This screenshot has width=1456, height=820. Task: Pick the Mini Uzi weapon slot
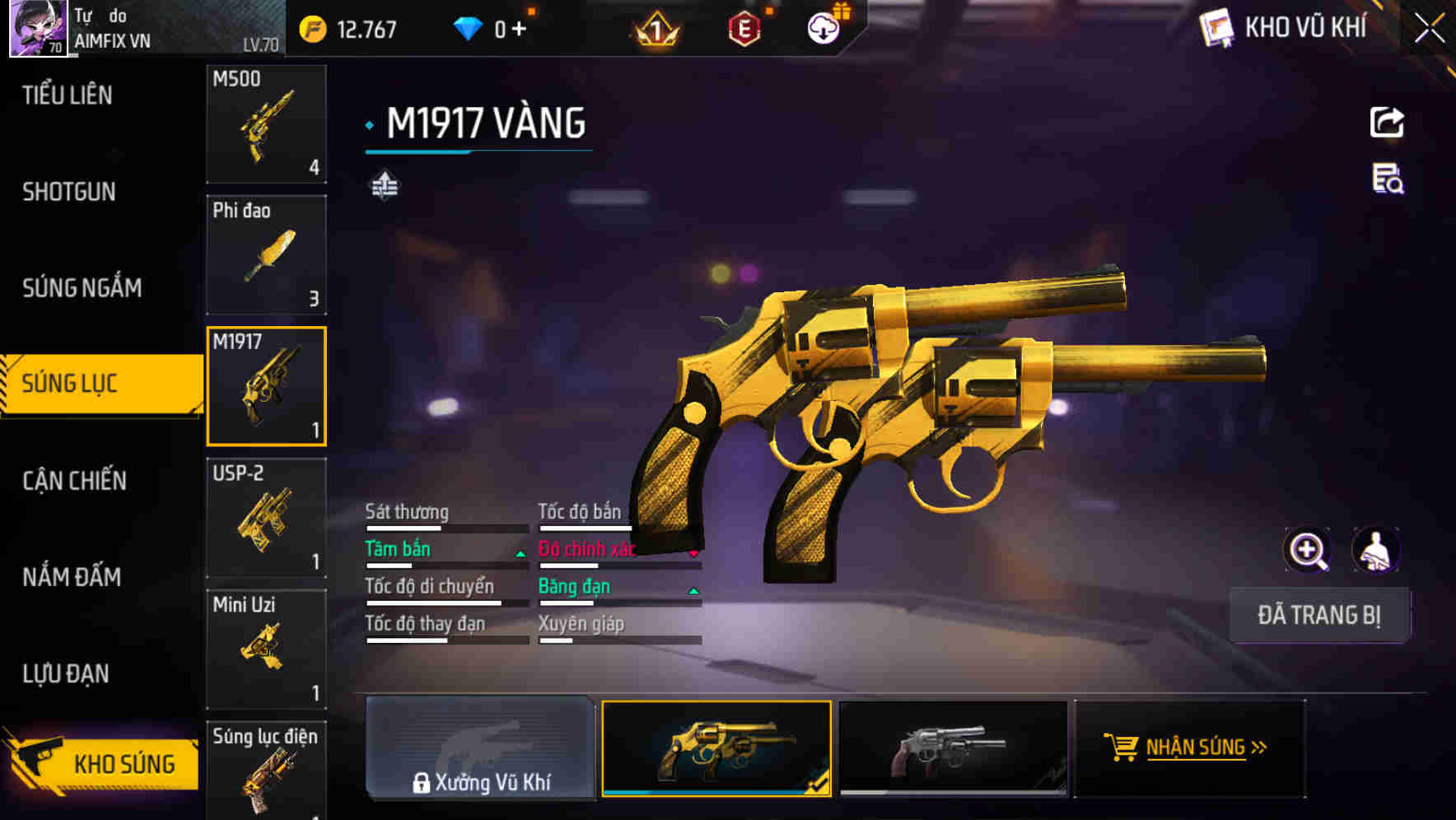[x=266, y=649]
